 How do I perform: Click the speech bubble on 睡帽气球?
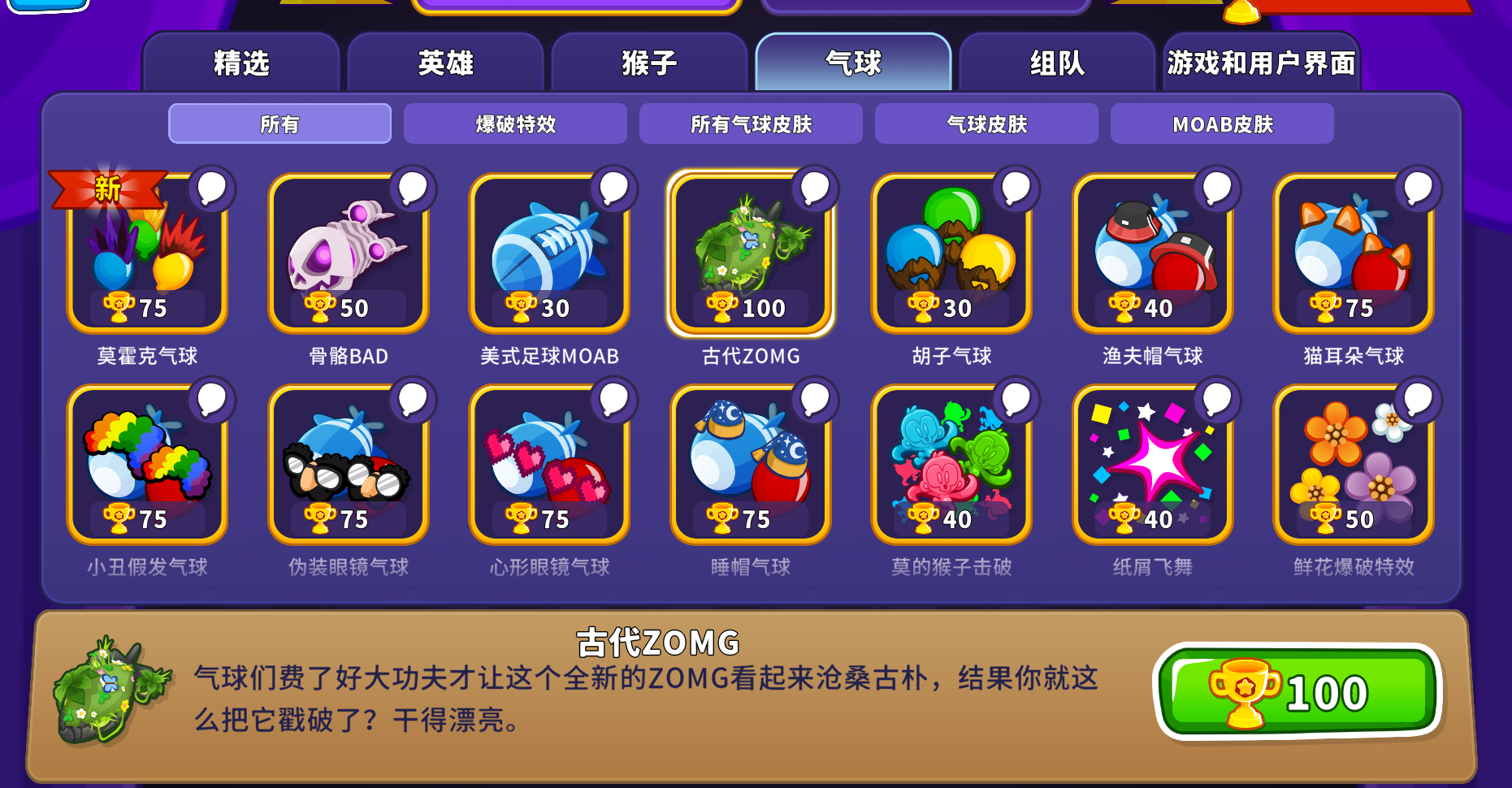[x=813, y=400]
